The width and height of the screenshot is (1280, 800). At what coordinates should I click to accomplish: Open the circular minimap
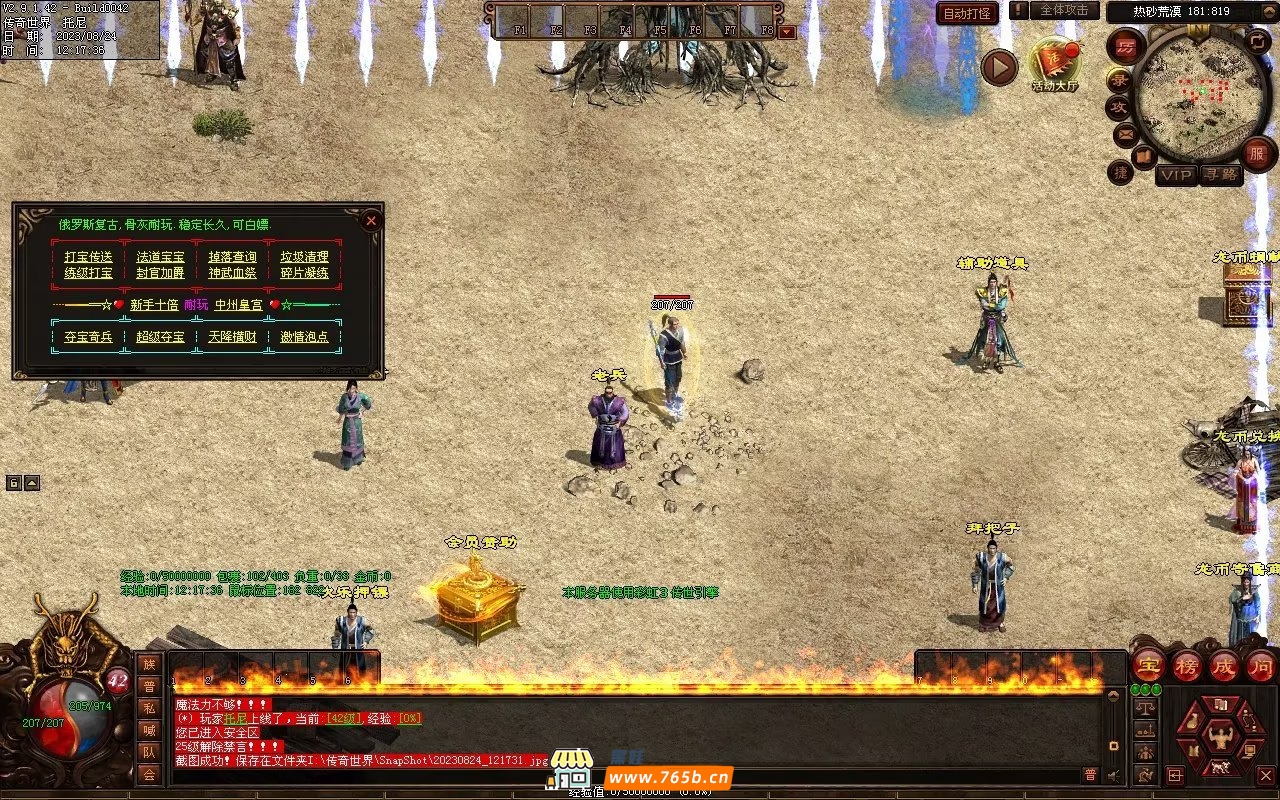1196,97
